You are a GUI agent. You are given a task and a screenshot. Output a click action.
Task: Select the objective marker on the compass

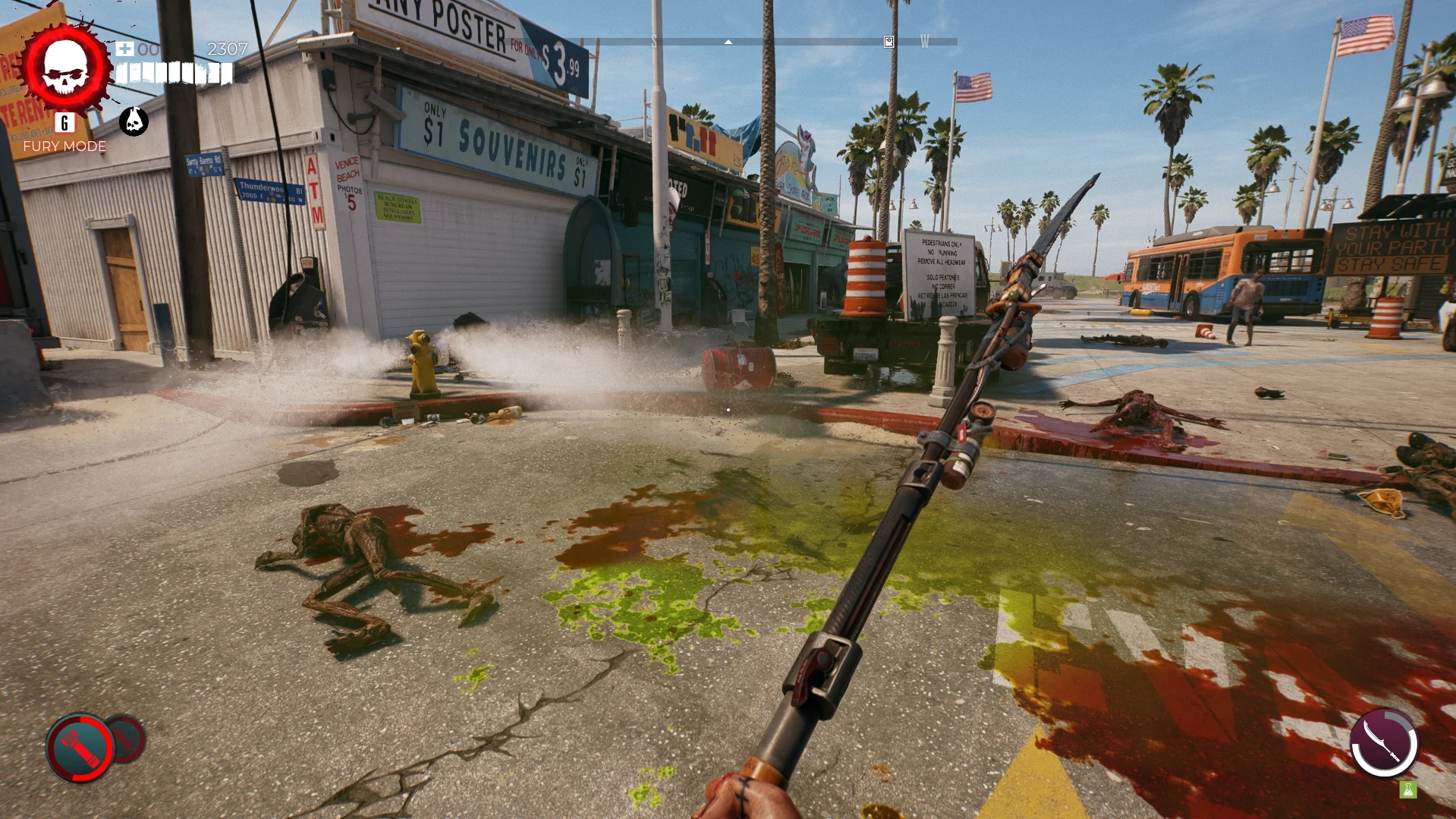click(x=888, y=42)
